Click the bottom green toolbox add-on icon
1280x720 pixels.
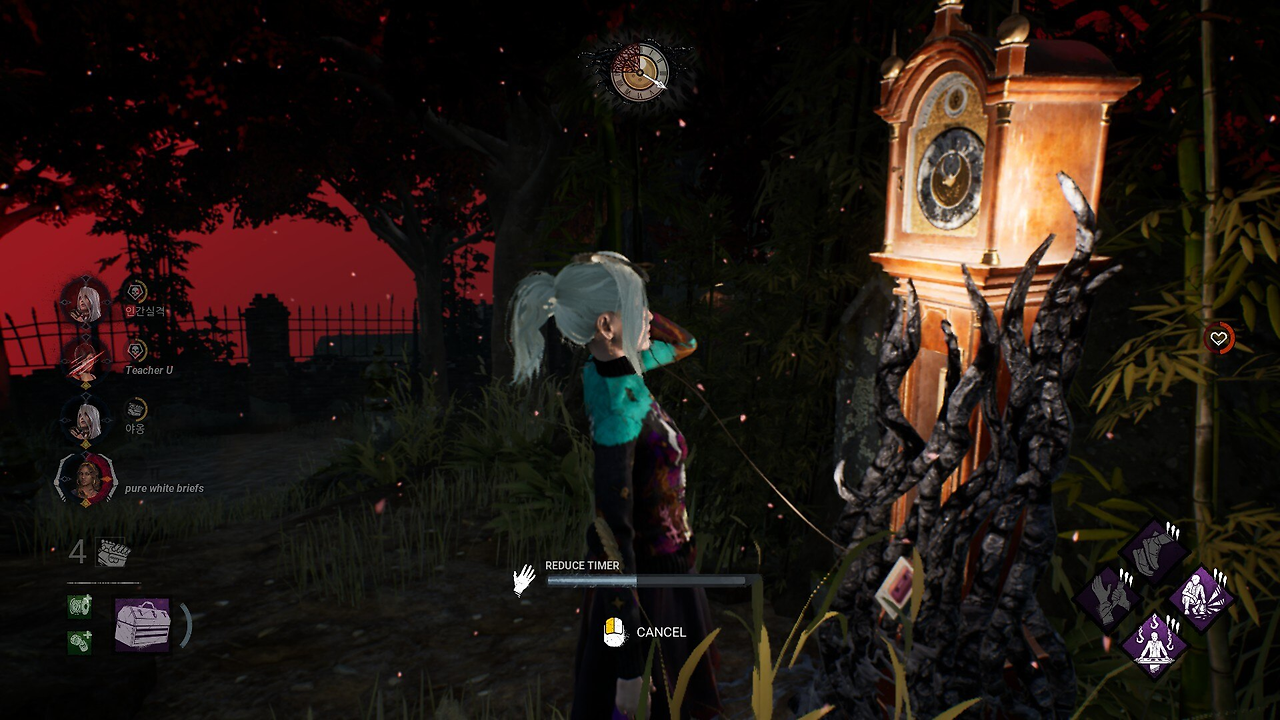(x=80, y=642)
